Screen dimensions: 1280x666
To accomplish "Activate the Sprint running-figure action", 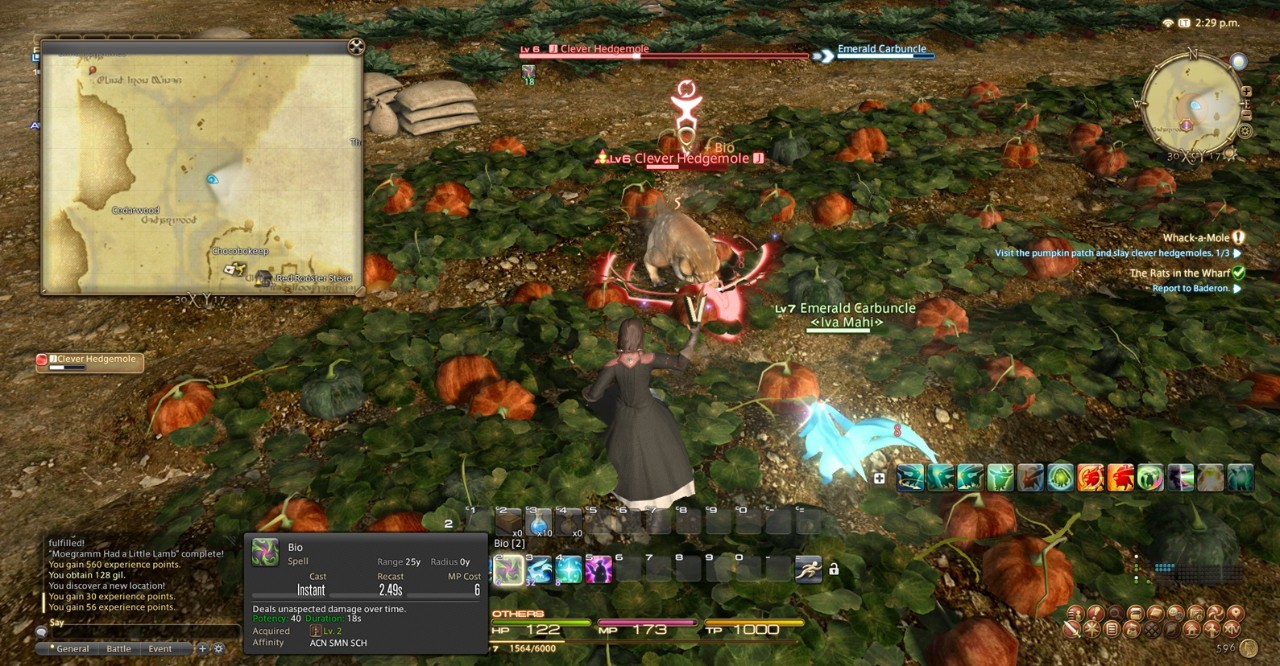I will [x=808, y=569].
